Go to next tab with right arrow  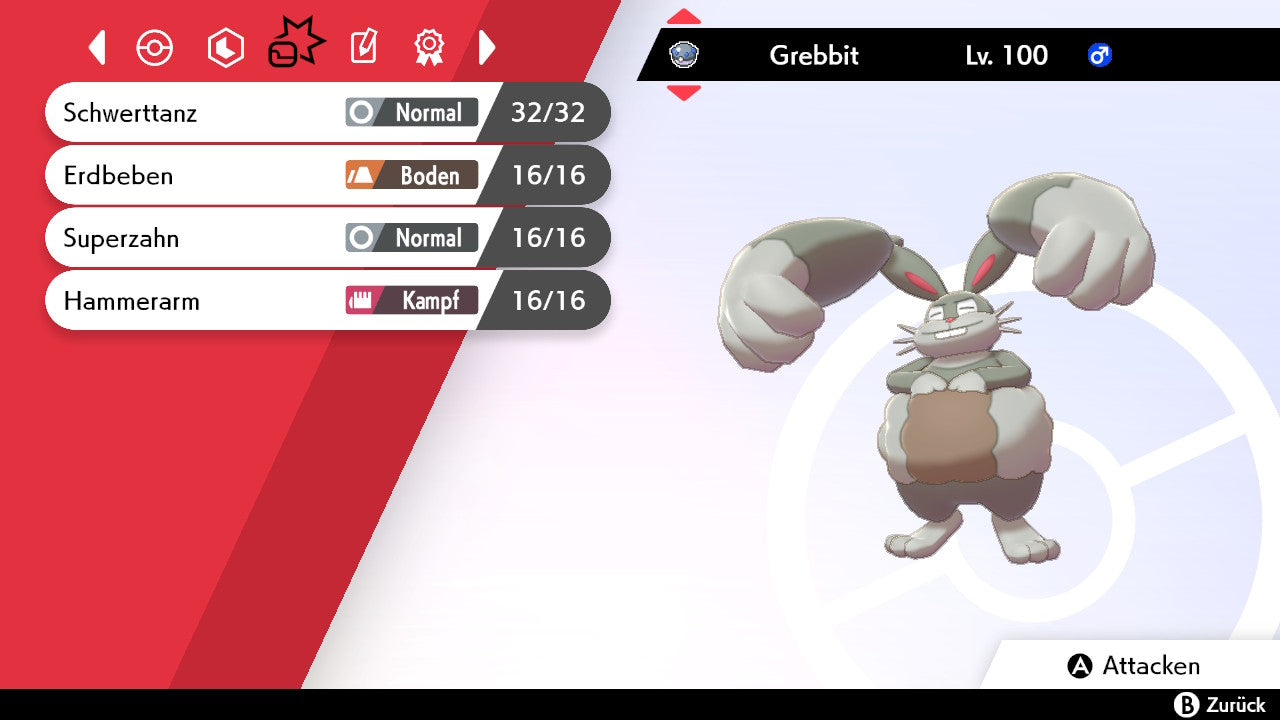point(487,47)
